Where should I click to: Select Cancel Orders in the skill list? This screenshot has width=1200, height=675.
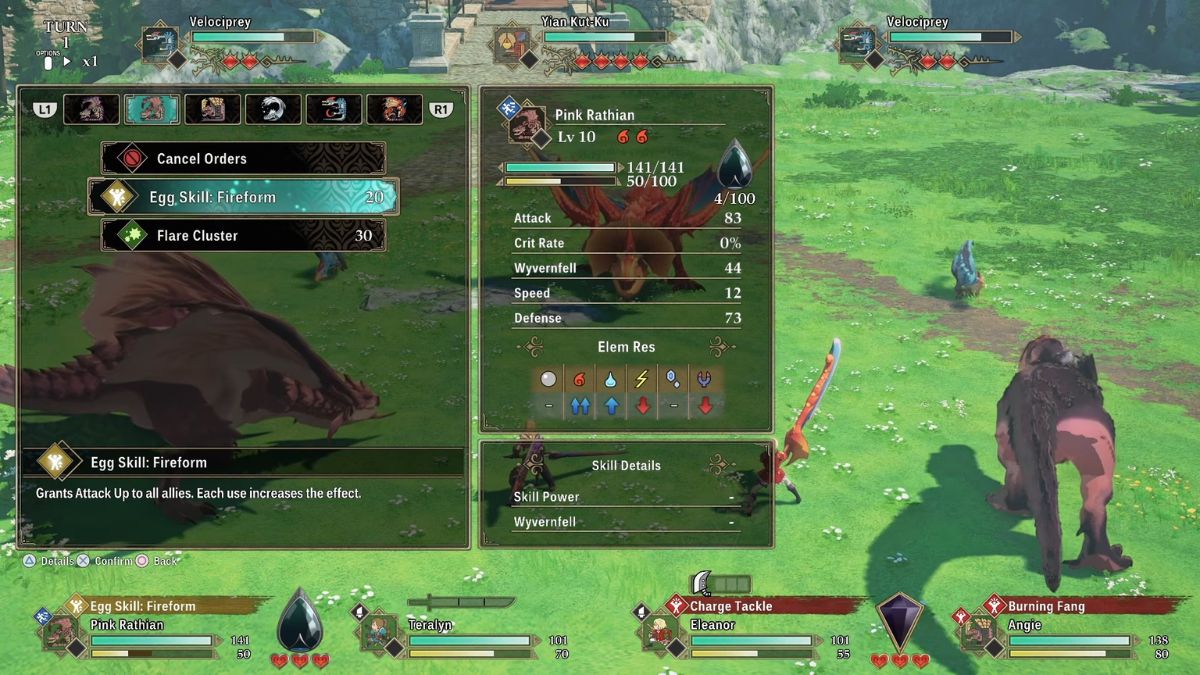[243, 158]
